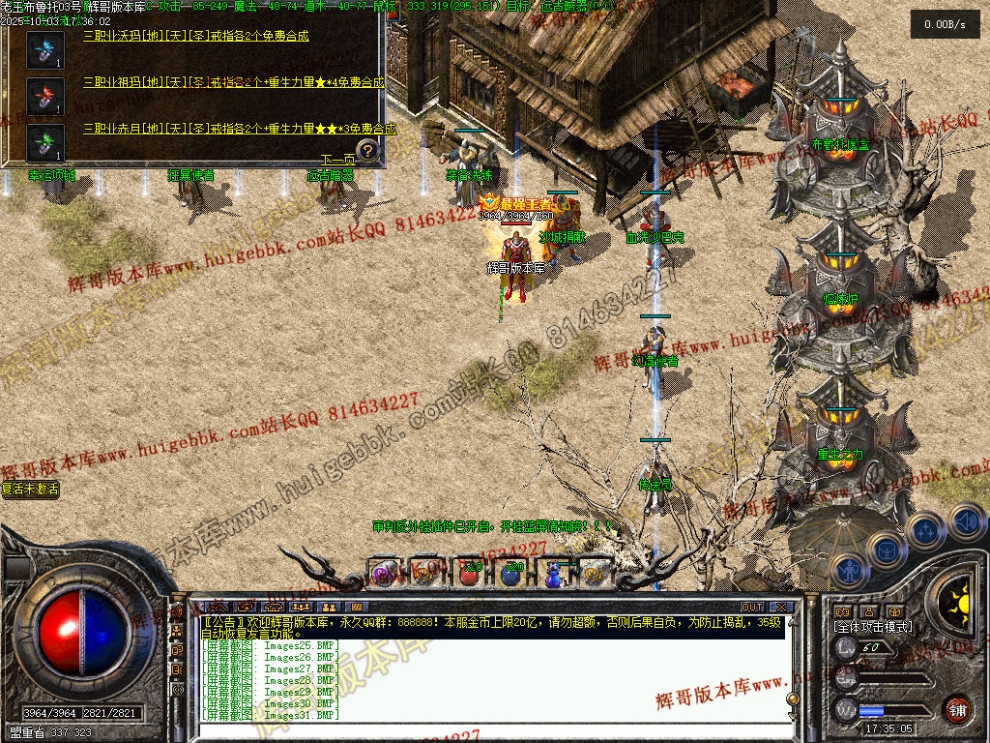Select the red ring item icon
This screenshot has width=990, height=743.
45,95
